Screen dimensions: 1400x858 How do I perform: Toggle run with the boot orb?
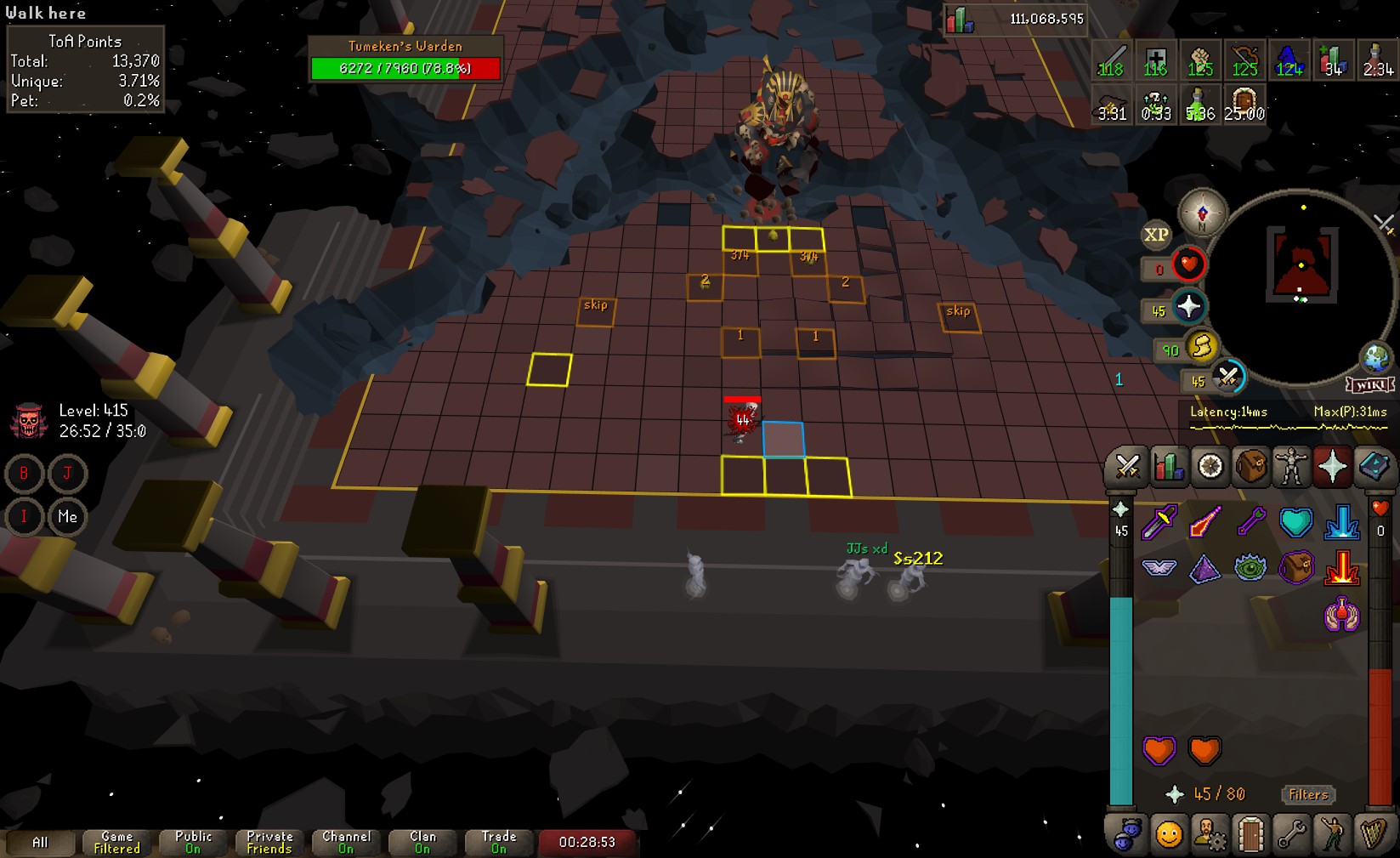1201,347
